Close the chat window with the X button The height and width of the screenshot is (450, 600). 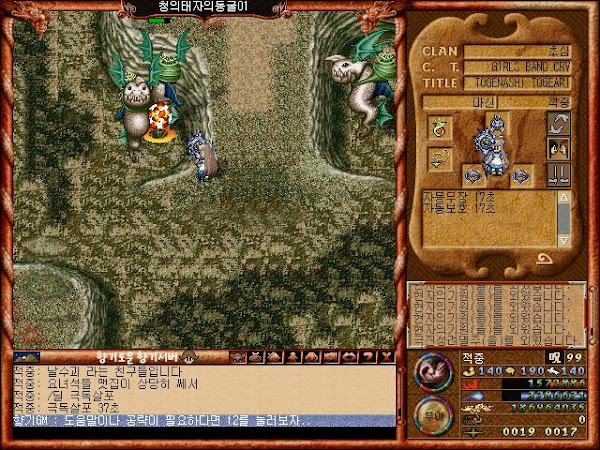pyautogui.click(x=387, y=356)
